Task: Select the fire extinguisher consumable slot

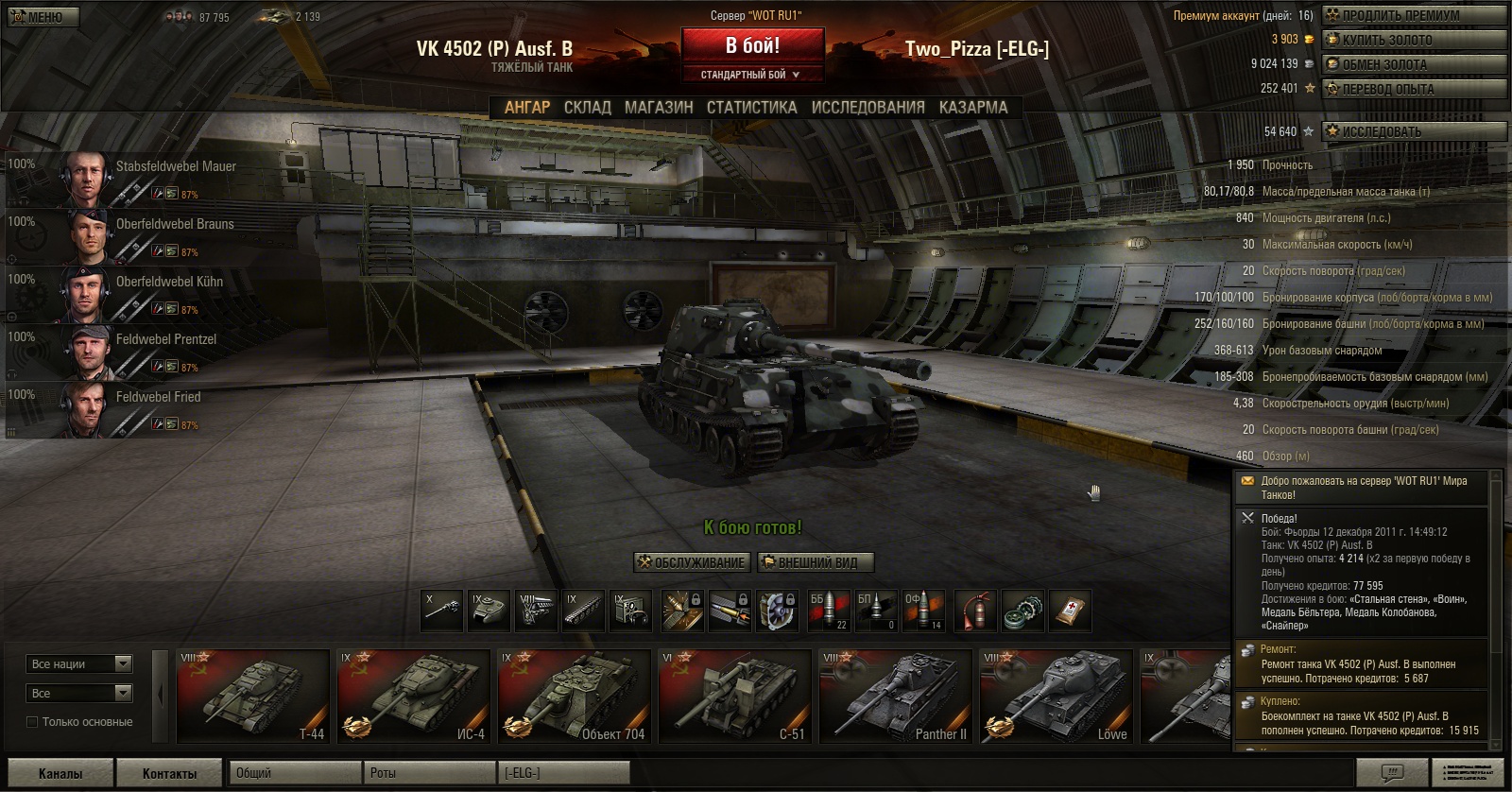Action: 973,611
